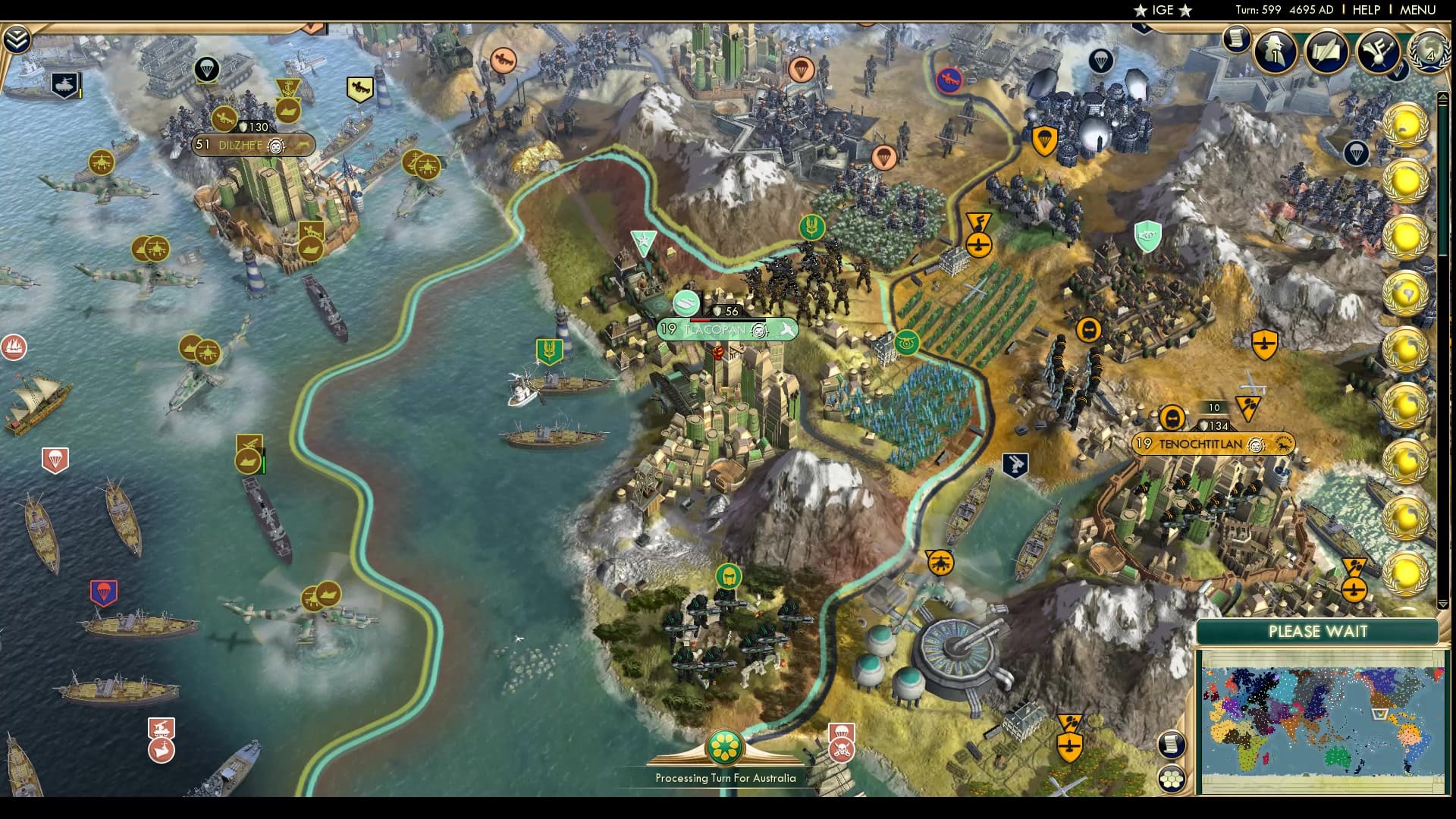The image size is (1456, 819).
Task: Click the scroll icon beside the minimap
Action: (1171, 744)
